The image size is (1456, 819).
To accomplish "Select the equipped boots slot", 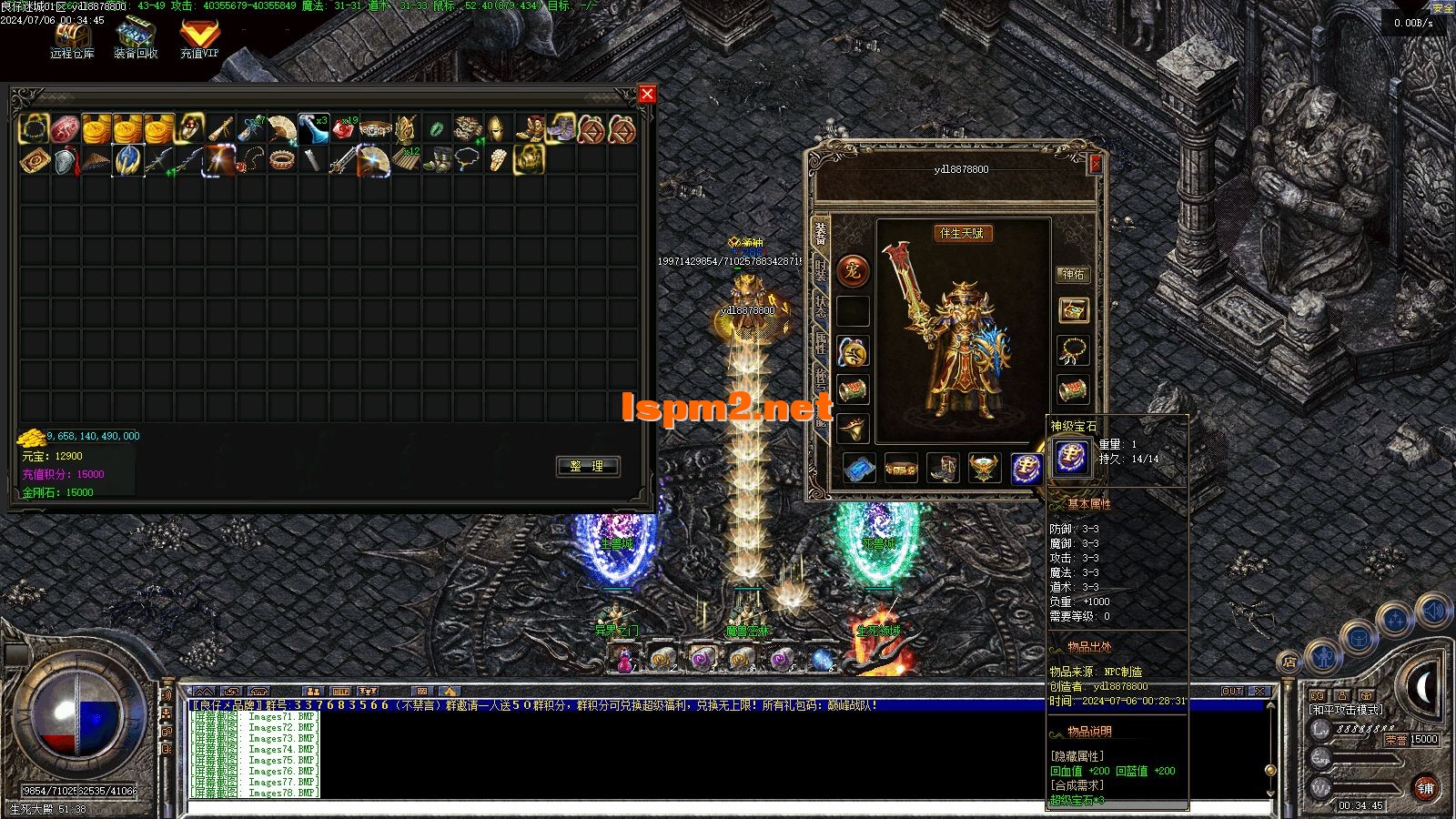I will (943, 469).
